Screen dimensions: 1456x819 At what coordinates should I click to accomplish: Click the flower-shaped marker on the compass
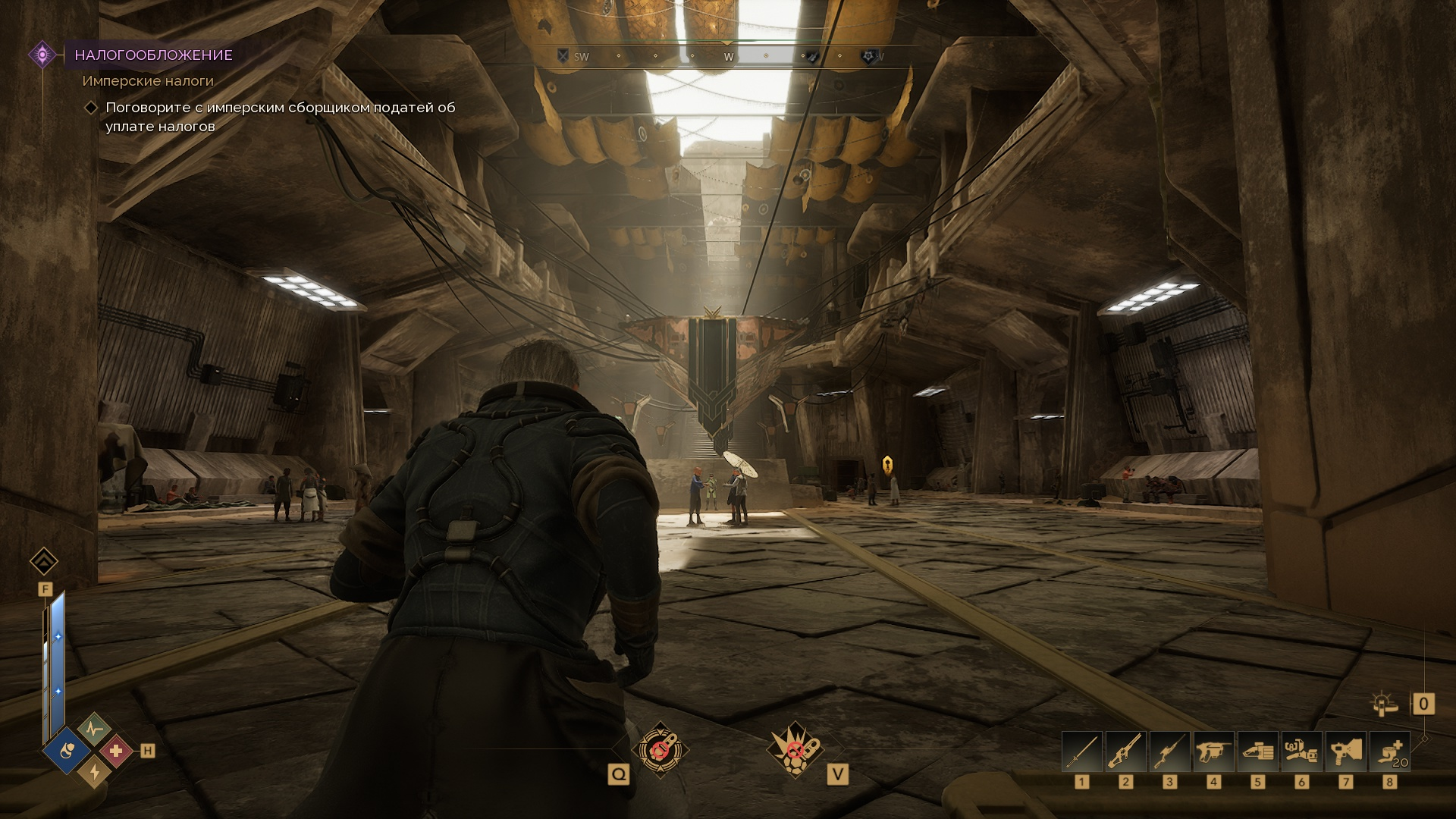click(x=869, y=56)
